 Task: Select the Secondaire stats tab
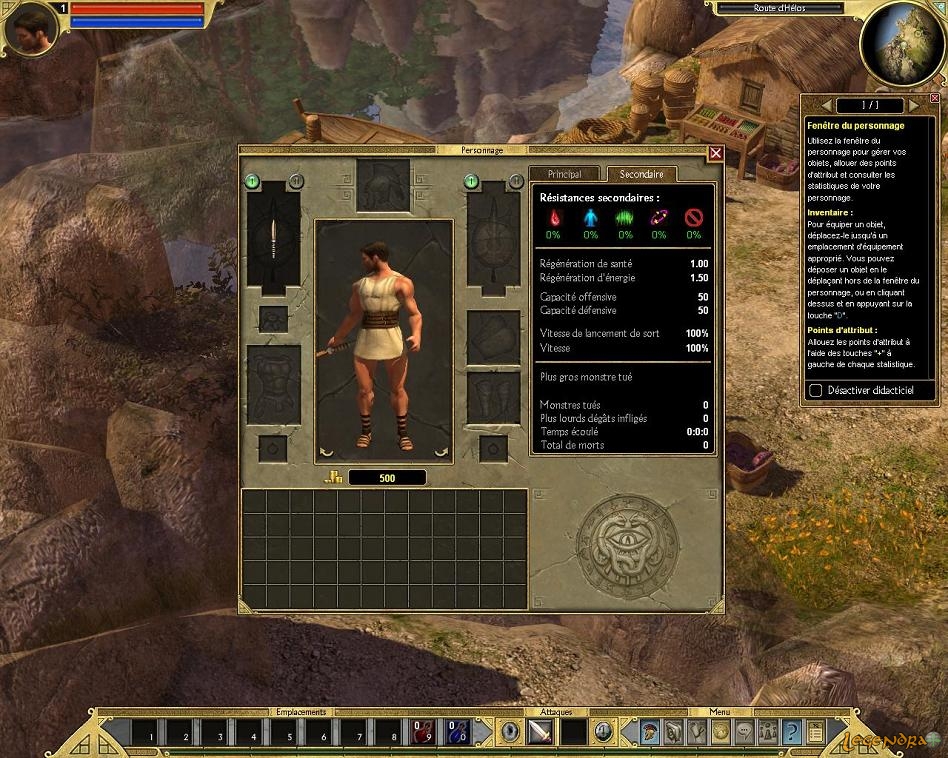(x=641, y=174)
